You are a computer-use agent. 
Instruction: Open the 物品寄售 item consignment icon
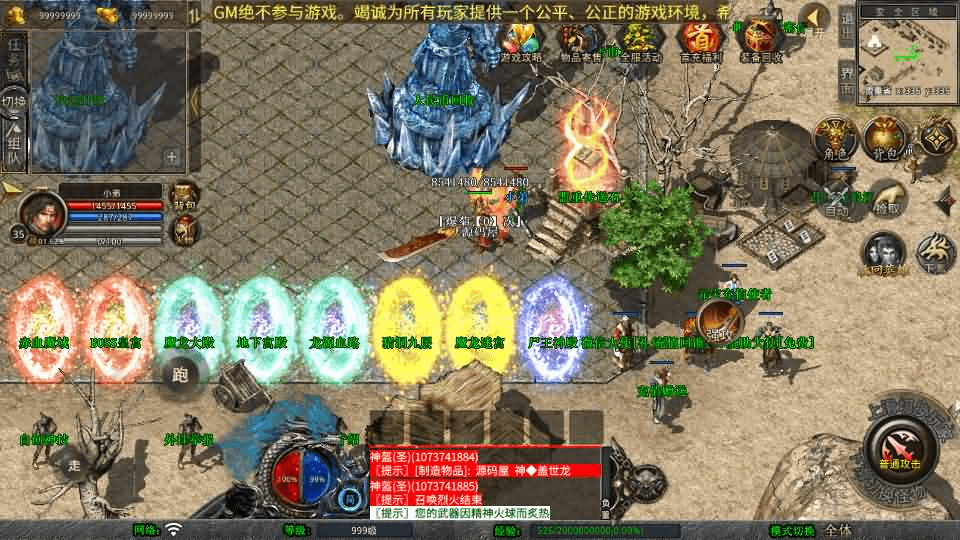click(581, 42)
